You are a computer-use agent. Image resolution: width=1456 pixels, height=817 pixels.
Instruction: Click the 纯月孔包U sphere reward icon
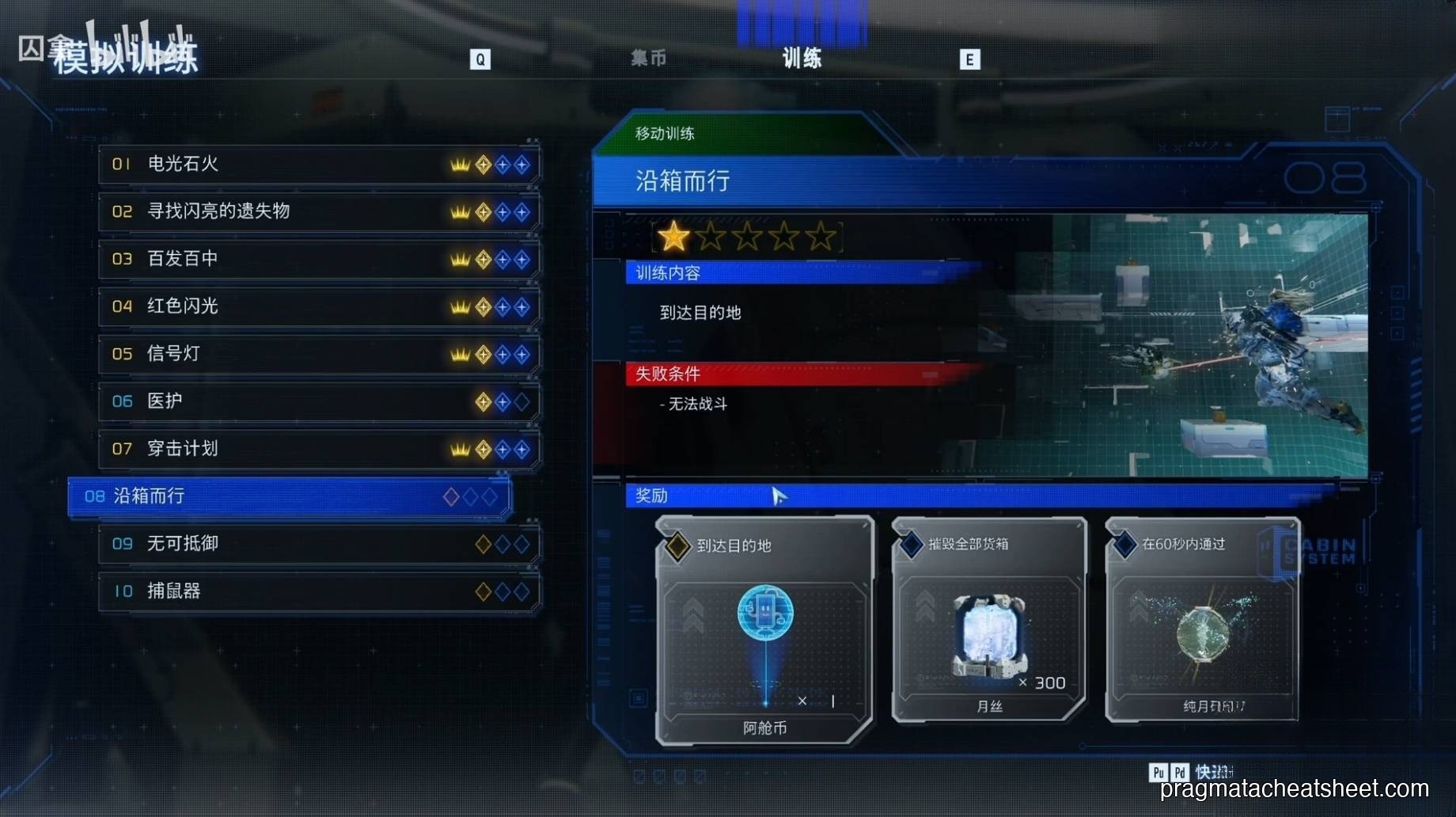[1201, 633]
